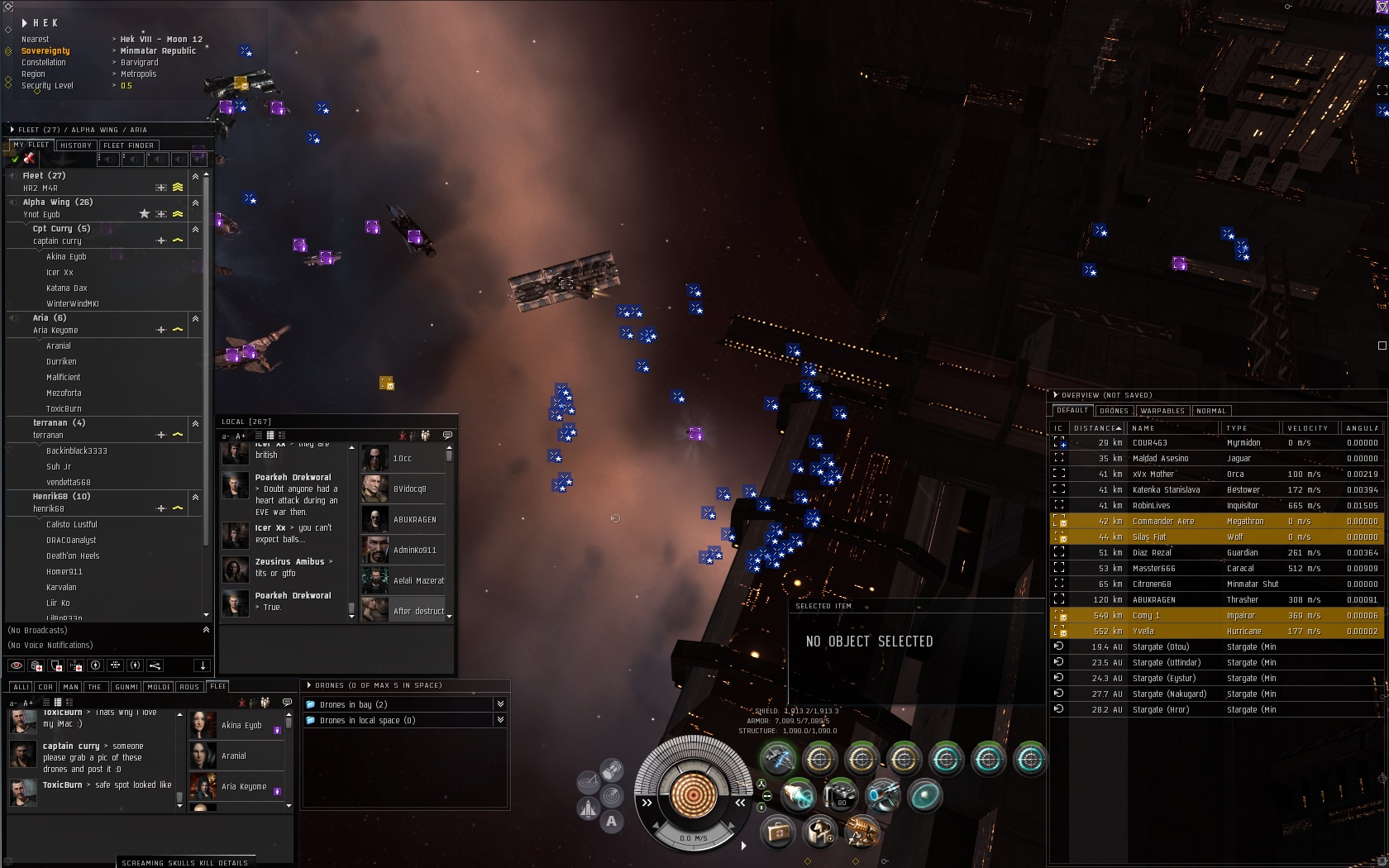Select ABUKRAGEN in the Local member list

[x=414, y=520]
